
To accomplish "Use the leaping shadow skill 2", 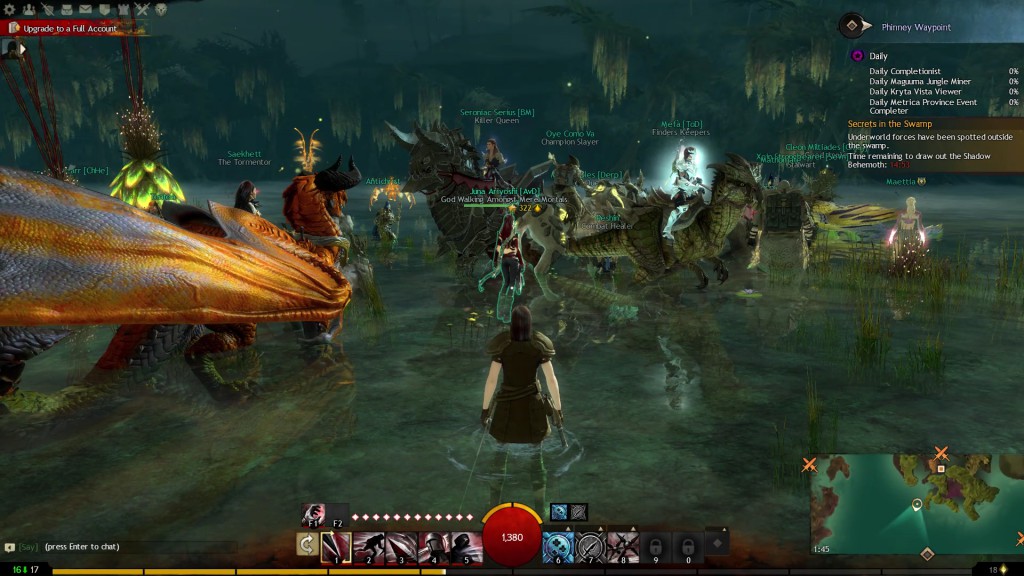I will pyautogui.click(x=368, y=547).
